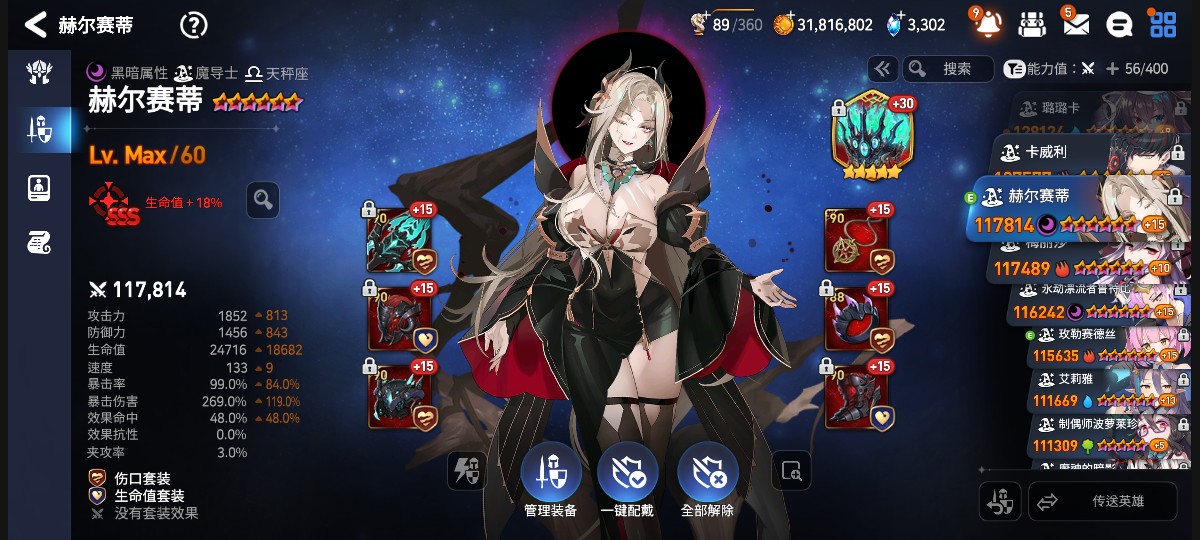The height and width of the screenshot is (540, 1200).
Task: Open the mail envelope inbox
Action: coord(1075,24)
